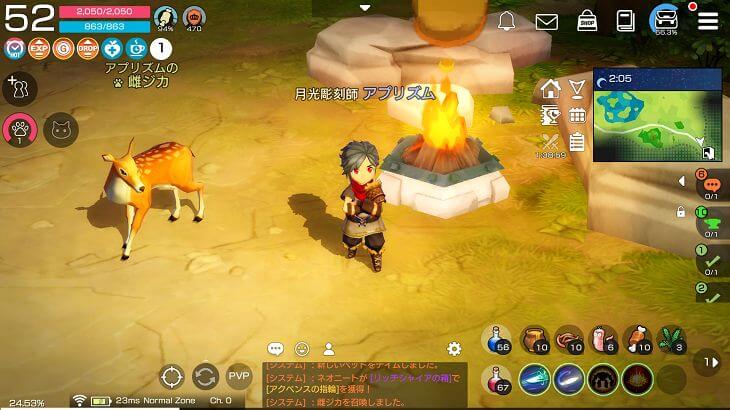Open the hamburger main menu
Image resolution: width=730 pixels, height=410 pixels.
tap(708, 20)
